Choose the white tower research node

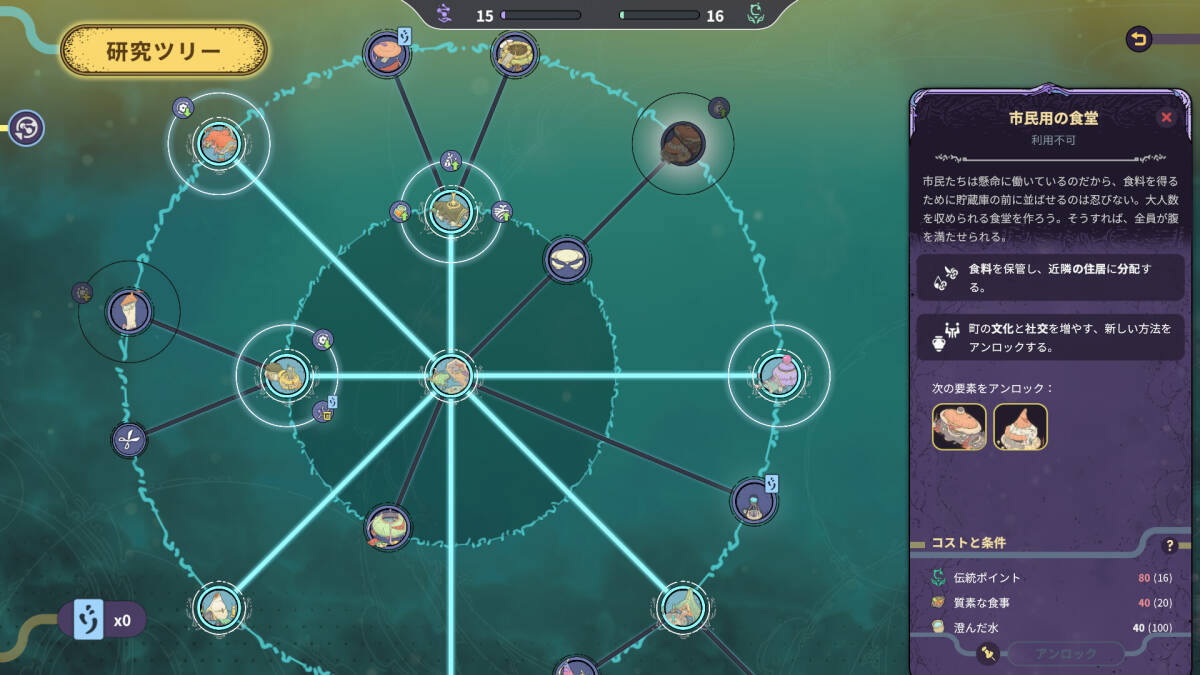click(129, 311)
